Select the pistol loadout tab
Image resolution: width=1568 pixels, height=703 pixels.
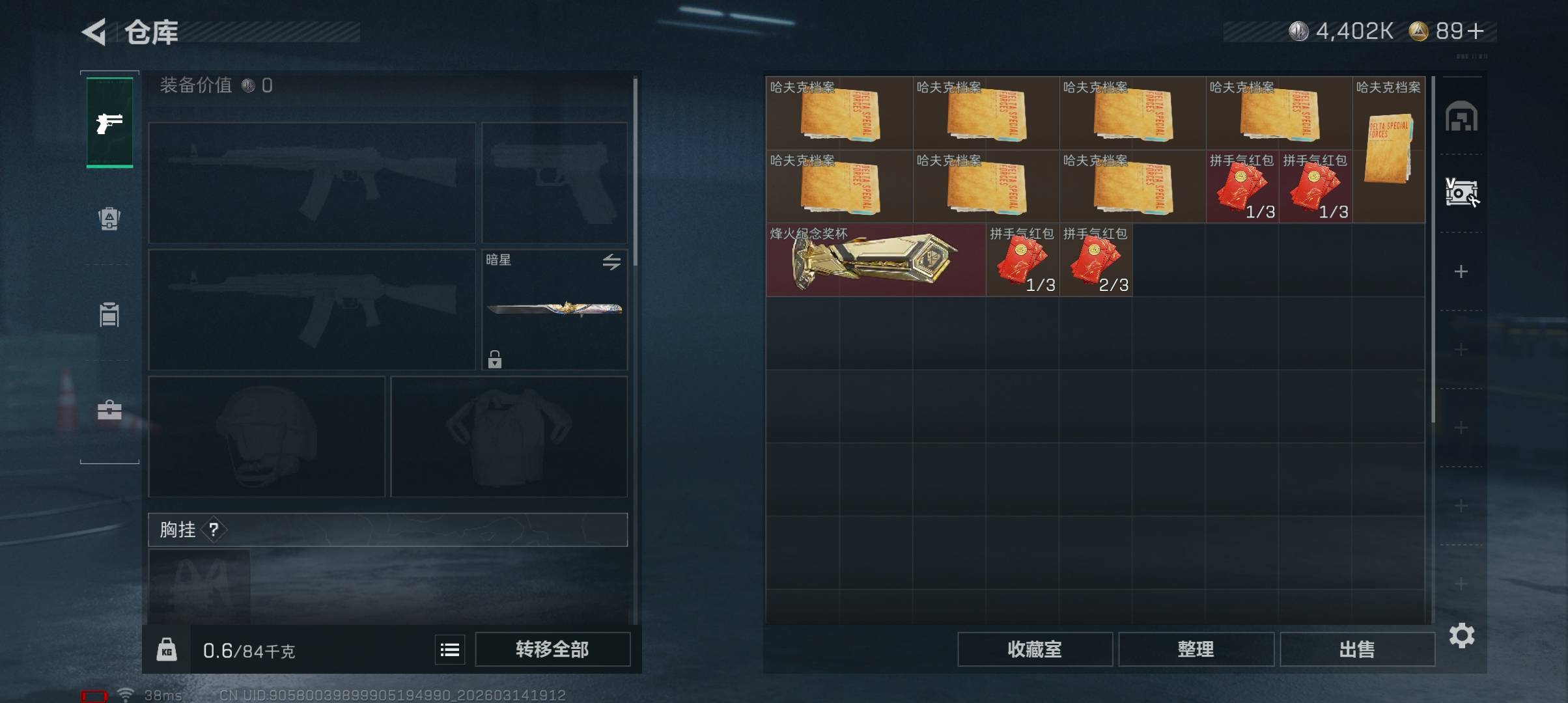pyautogui.click(x=109, y=122)
